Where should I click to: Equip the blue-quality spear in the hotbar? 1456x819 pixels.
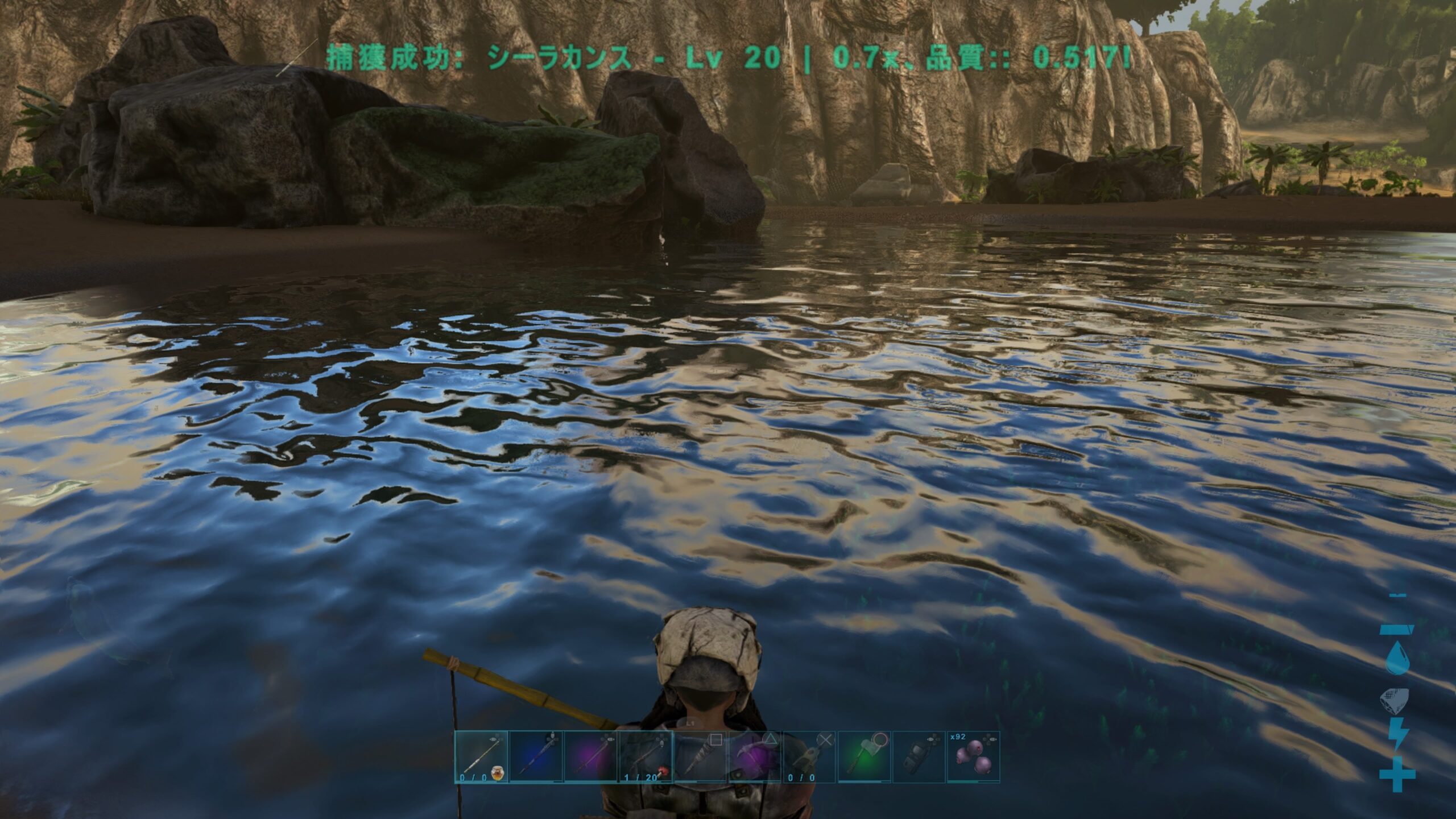point(535,756)
